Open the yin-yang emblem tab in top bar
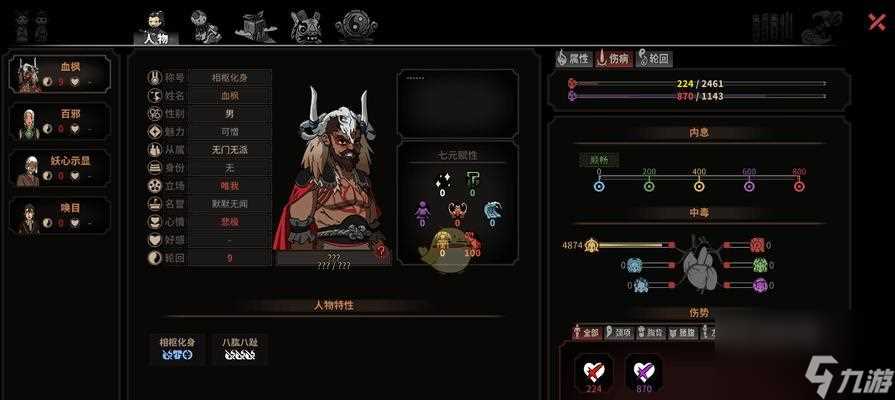Image resolution: width=895 pixels, height=400 pixels. [355, 26]
